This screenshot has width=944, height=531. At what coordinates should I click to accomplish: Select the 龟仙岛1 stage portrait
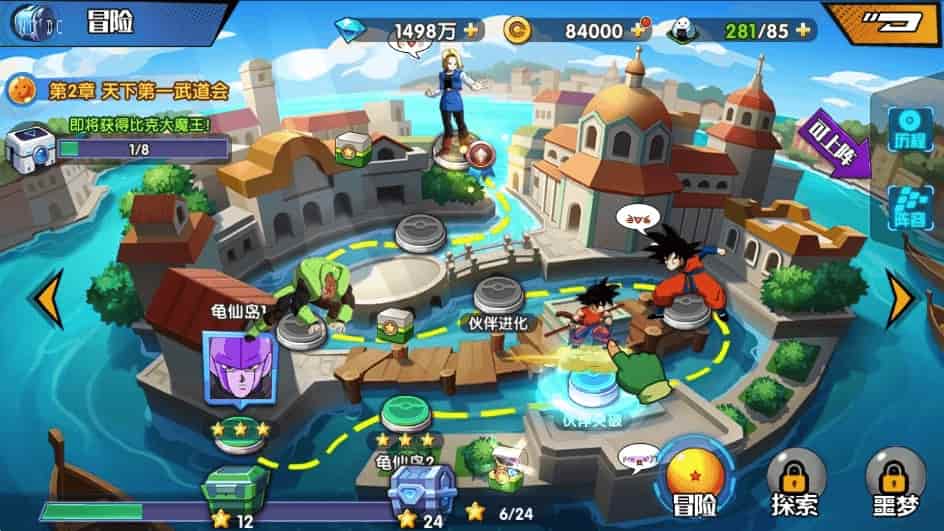tap(237, 364)
